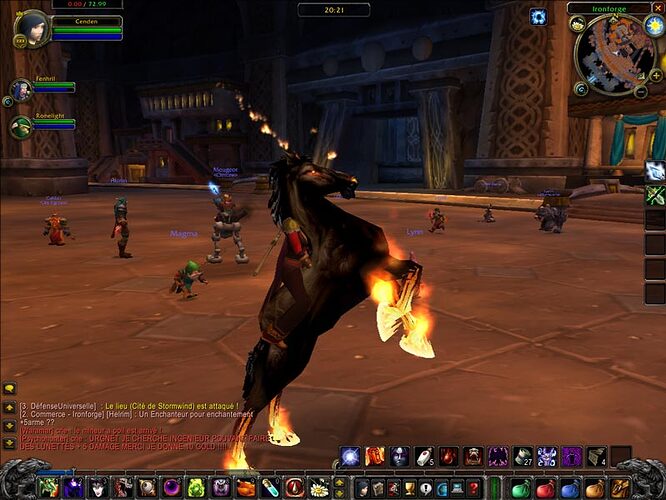Viewport: 666px width, 500px height.
Task: Click the blue buff icon near minimap
Action: (x=538, y=16)
